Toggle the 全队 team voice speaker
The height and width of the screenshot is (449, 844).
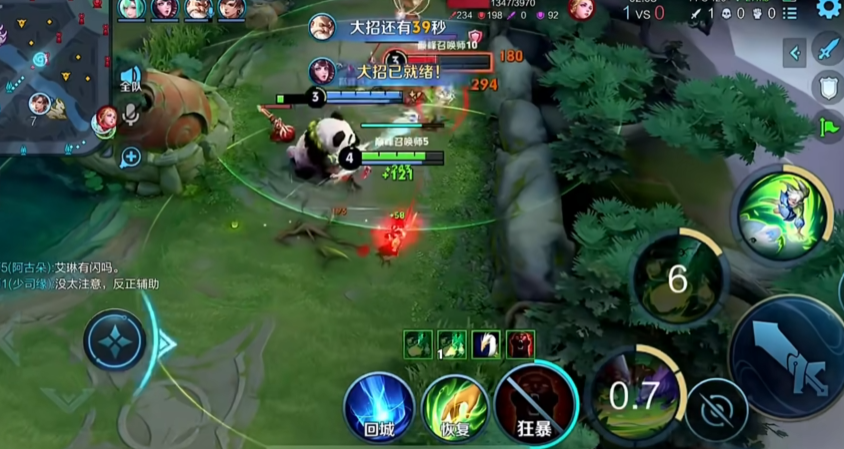130,78
